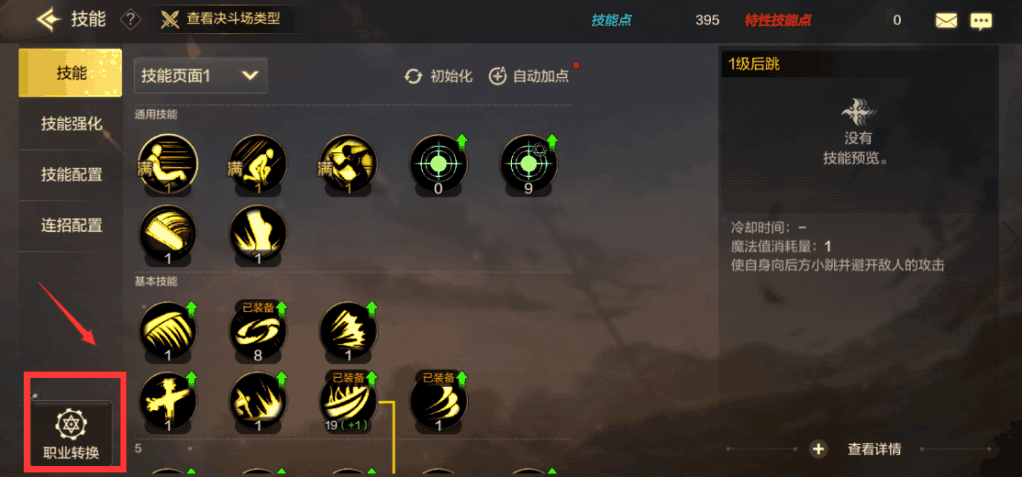Screen dimensions: 1022x477
Task: Open the chat bubble icon
Action: click(x=981, y=20)
